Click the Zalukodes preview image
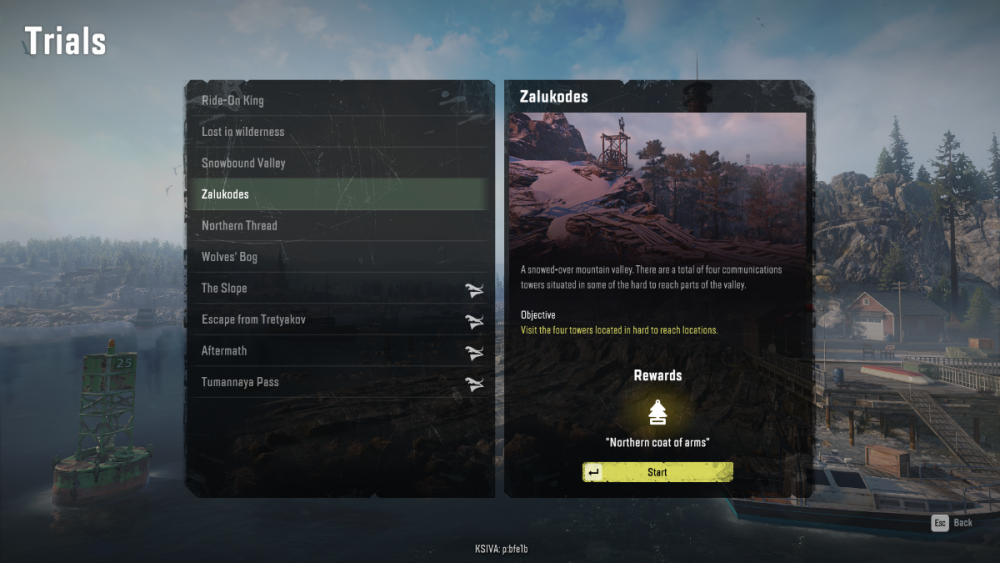This screenshot has width=1000, height=563. 657,183
